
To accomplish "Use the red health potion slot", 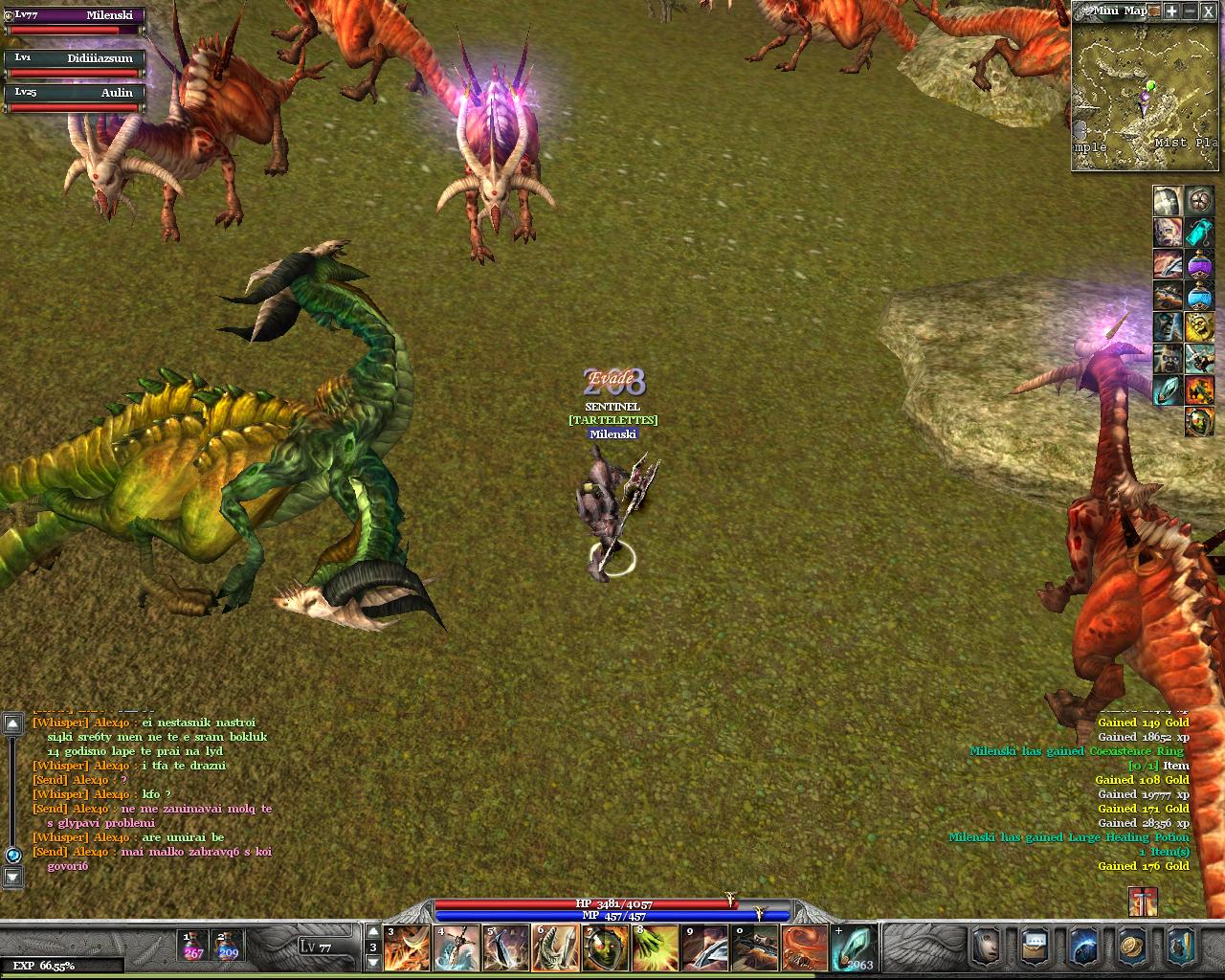I will click(194, 946).
